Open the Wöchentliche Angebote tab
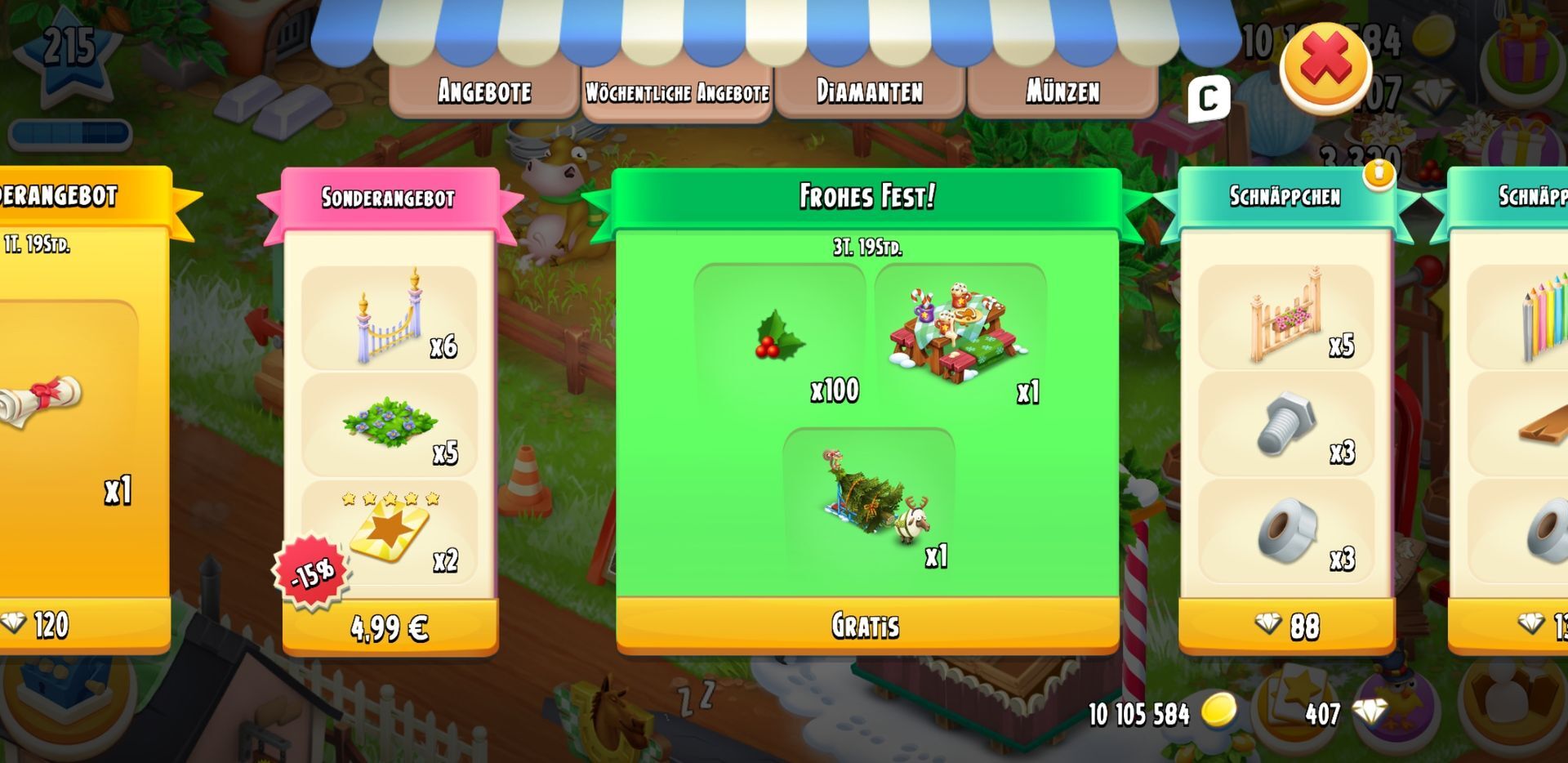 tap(677, 92)
